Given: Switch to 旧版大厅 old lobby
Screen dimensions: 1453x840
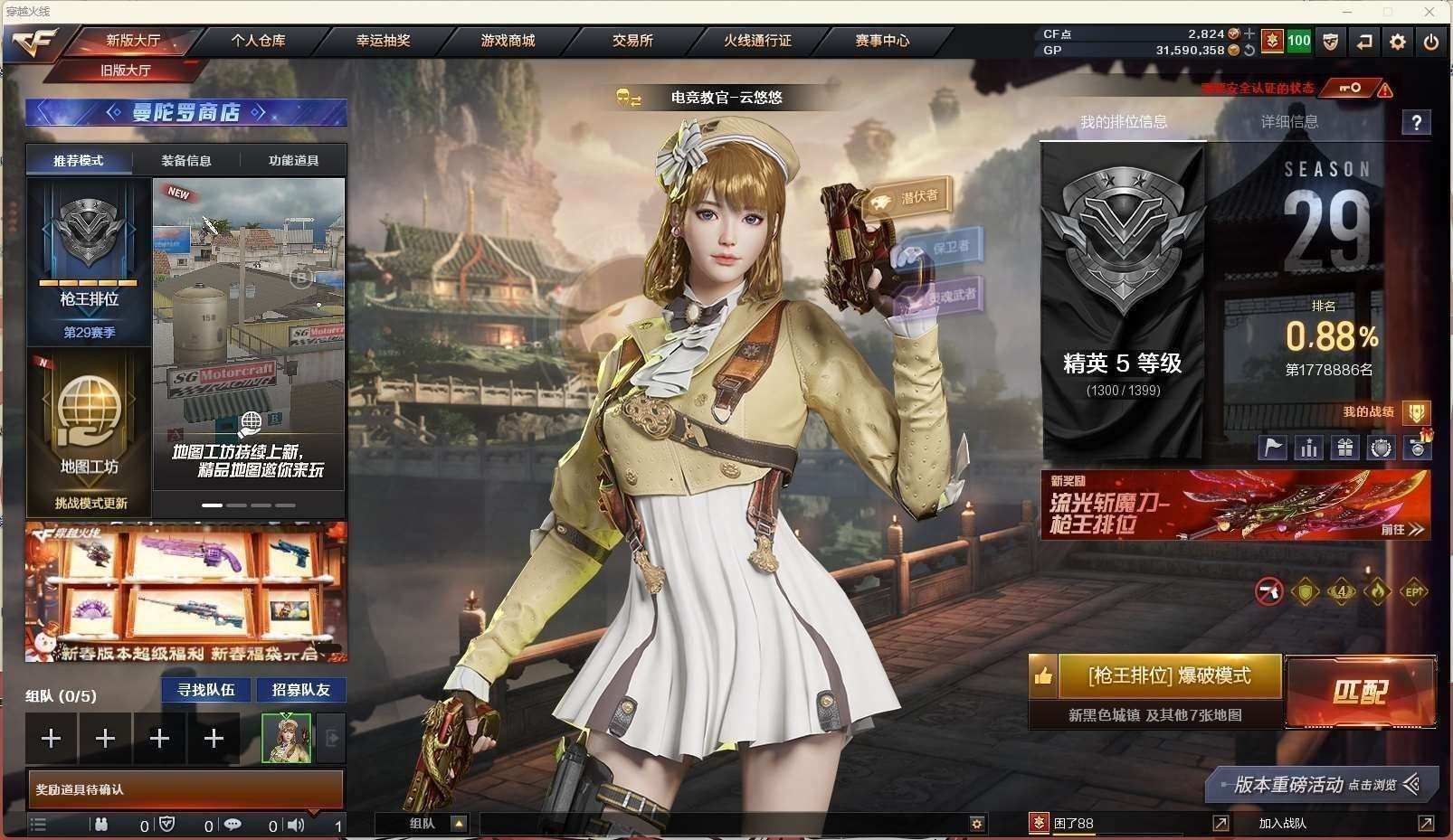Looking at the screenshot, I should coord(126,70).
